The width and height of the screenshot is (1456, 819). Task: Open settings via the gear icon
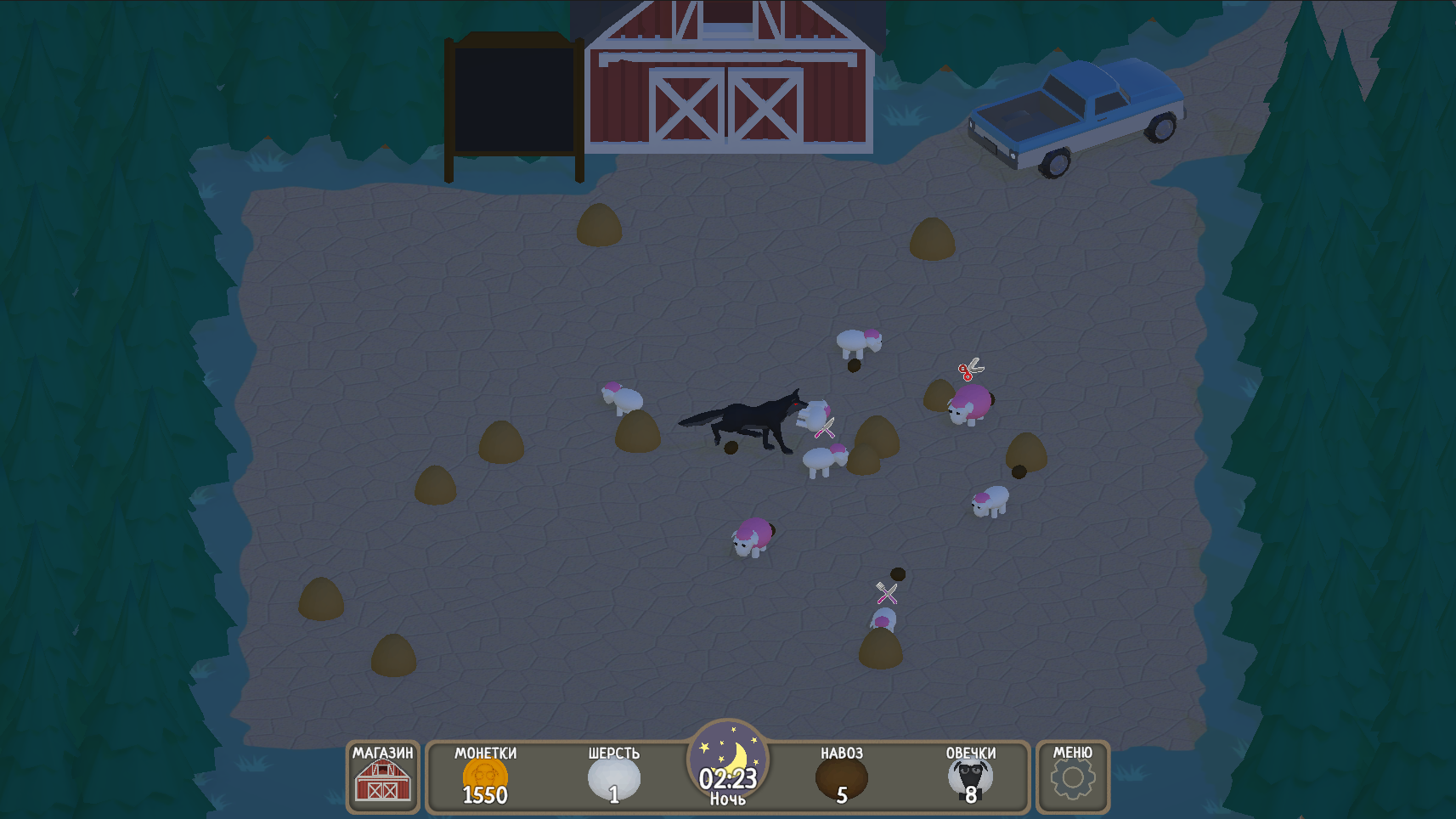pyautogui.click(x=1072, y=777)
